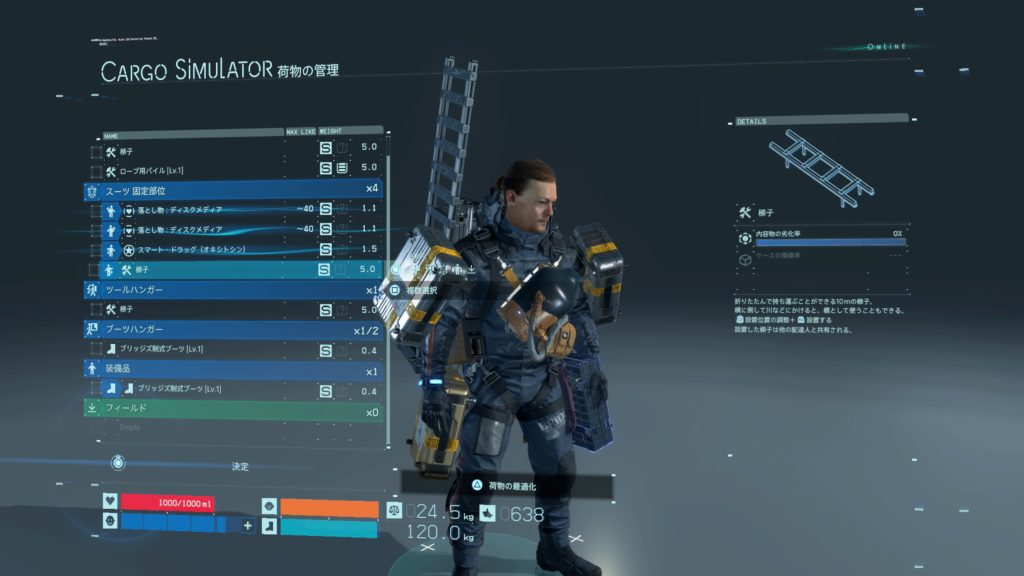The height and width of the screenshot is (576, 1024).
Task: Select the ブーツハンガー category header
Action: click(232, 329)
